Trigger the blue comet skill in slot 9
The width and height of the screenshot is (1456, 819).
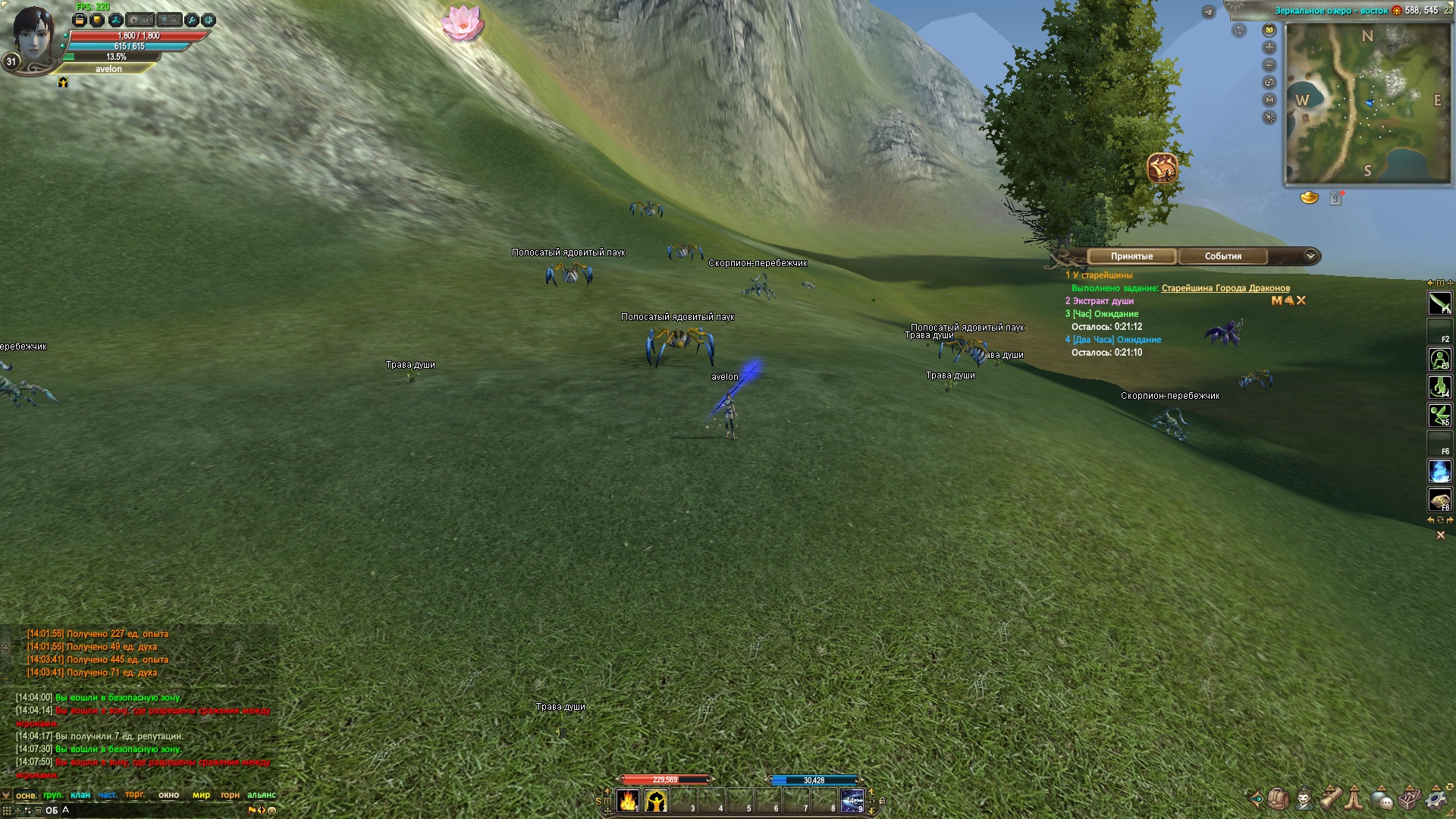point(852,801)
